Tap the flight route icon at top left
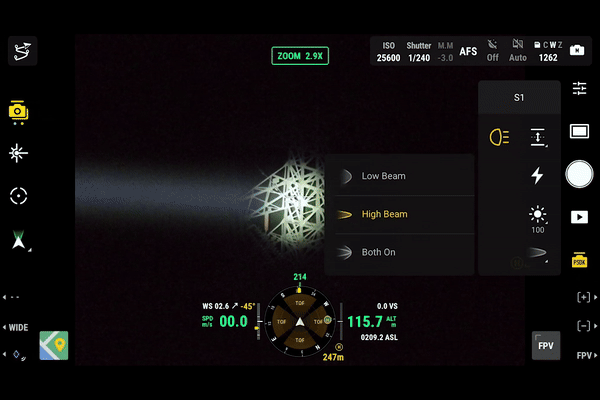Image resolution: width=600 pixels, height=400 pixels. [x=22, y=50]
